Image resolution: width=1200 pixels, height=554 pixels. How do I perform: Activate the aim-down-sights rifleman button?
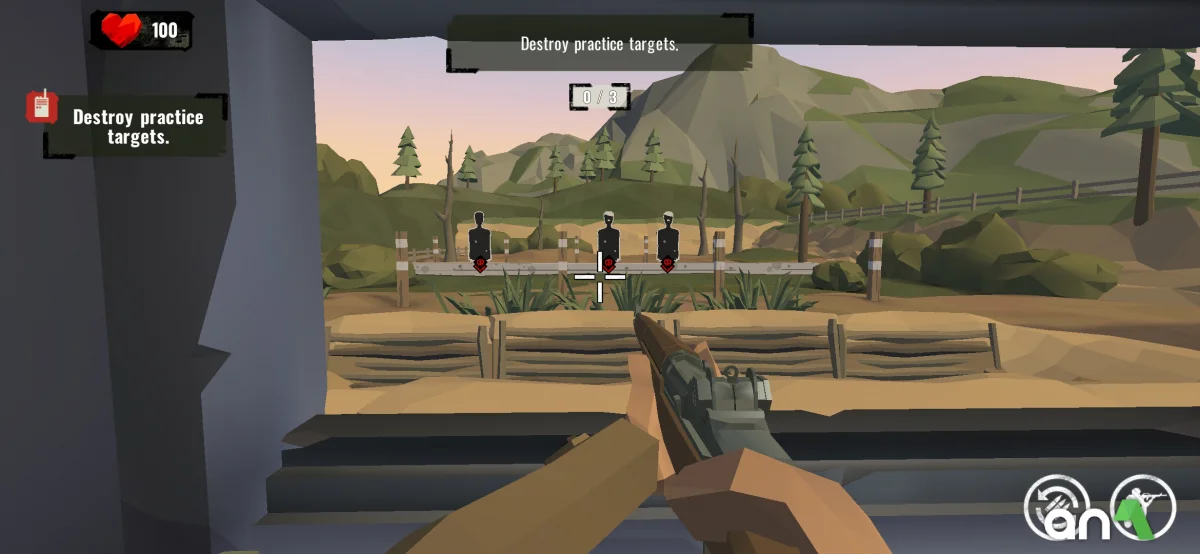(1143, 505)
